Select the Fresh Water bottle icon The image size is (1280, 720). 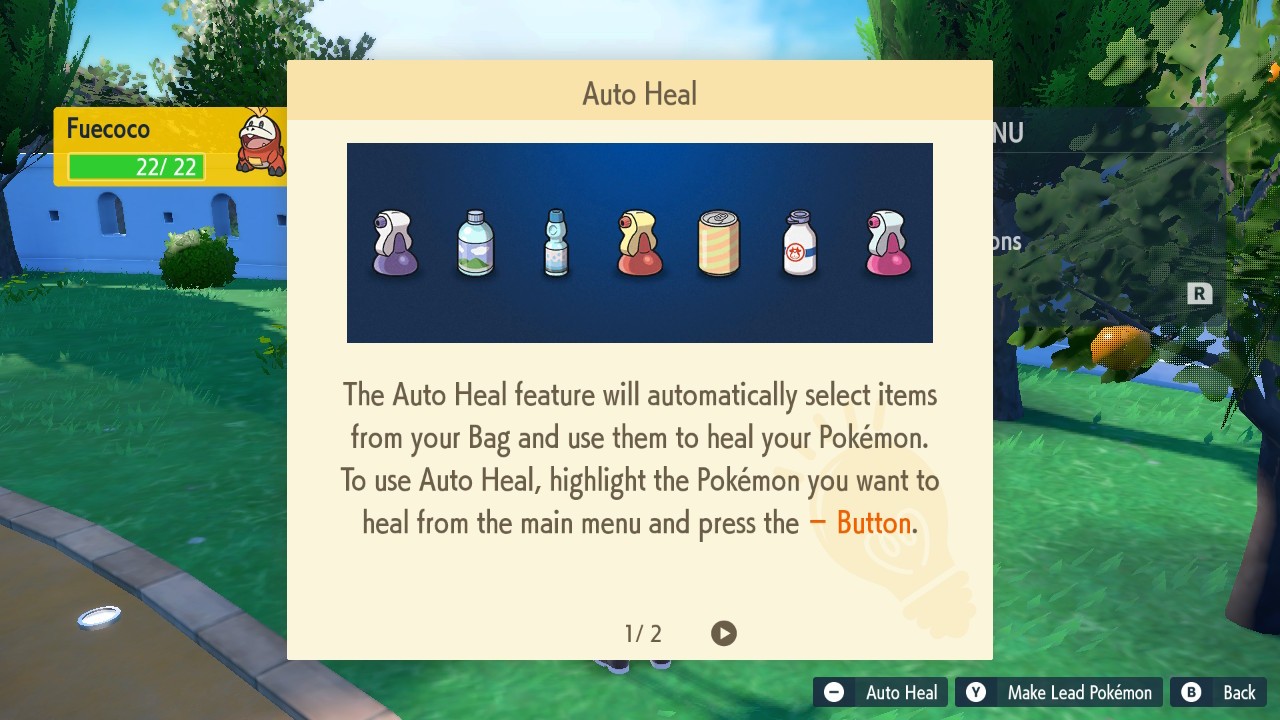coord(476,242)
